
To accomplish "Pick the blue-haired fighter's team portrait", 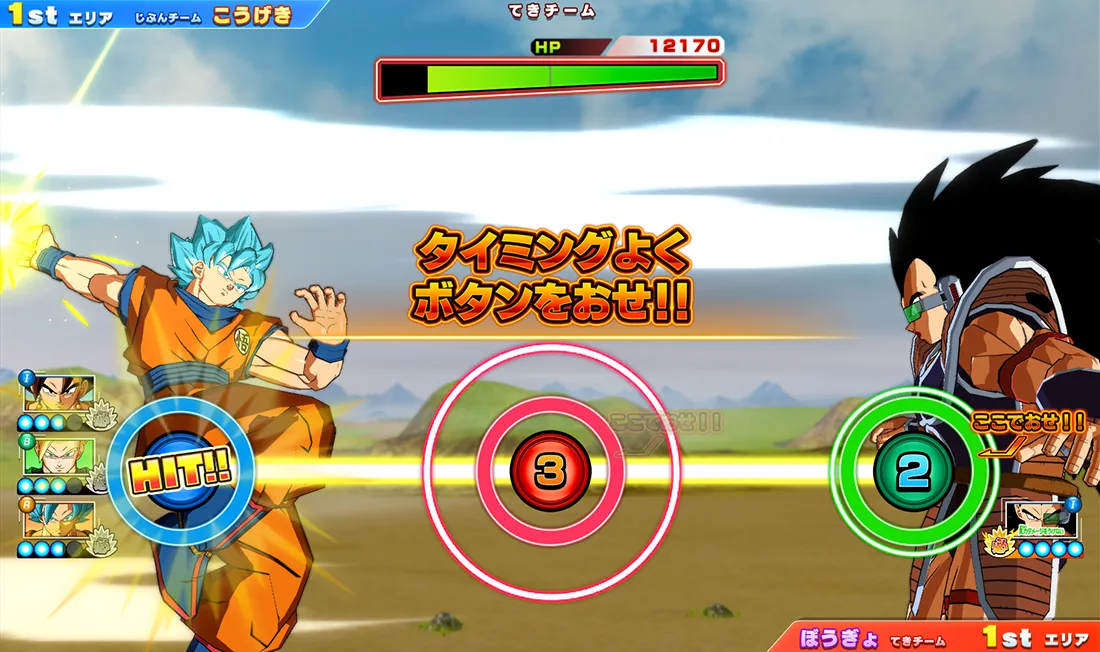I will click(x=58, y=518).
